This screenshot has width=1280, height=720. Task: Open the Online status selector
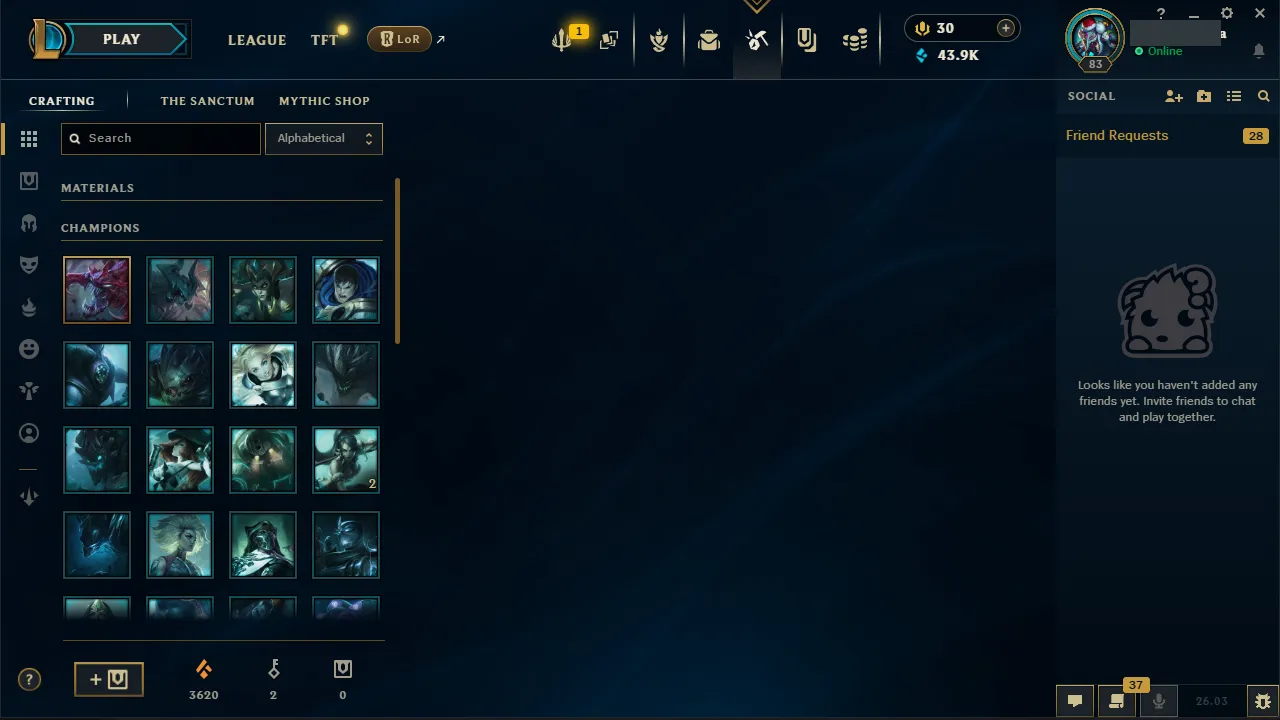tap(1160, 51)
